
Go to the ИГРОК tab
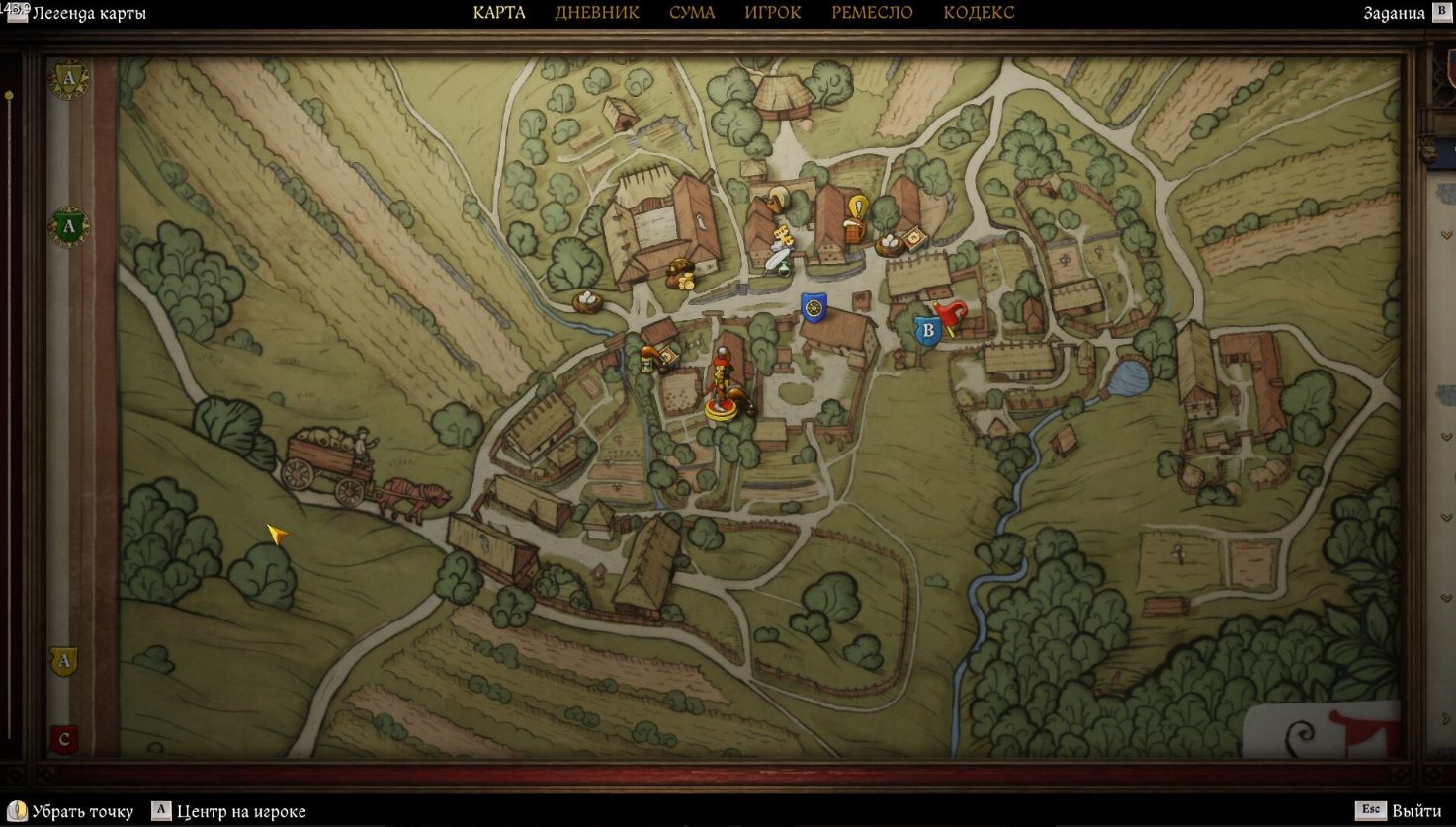coord(773,13)
